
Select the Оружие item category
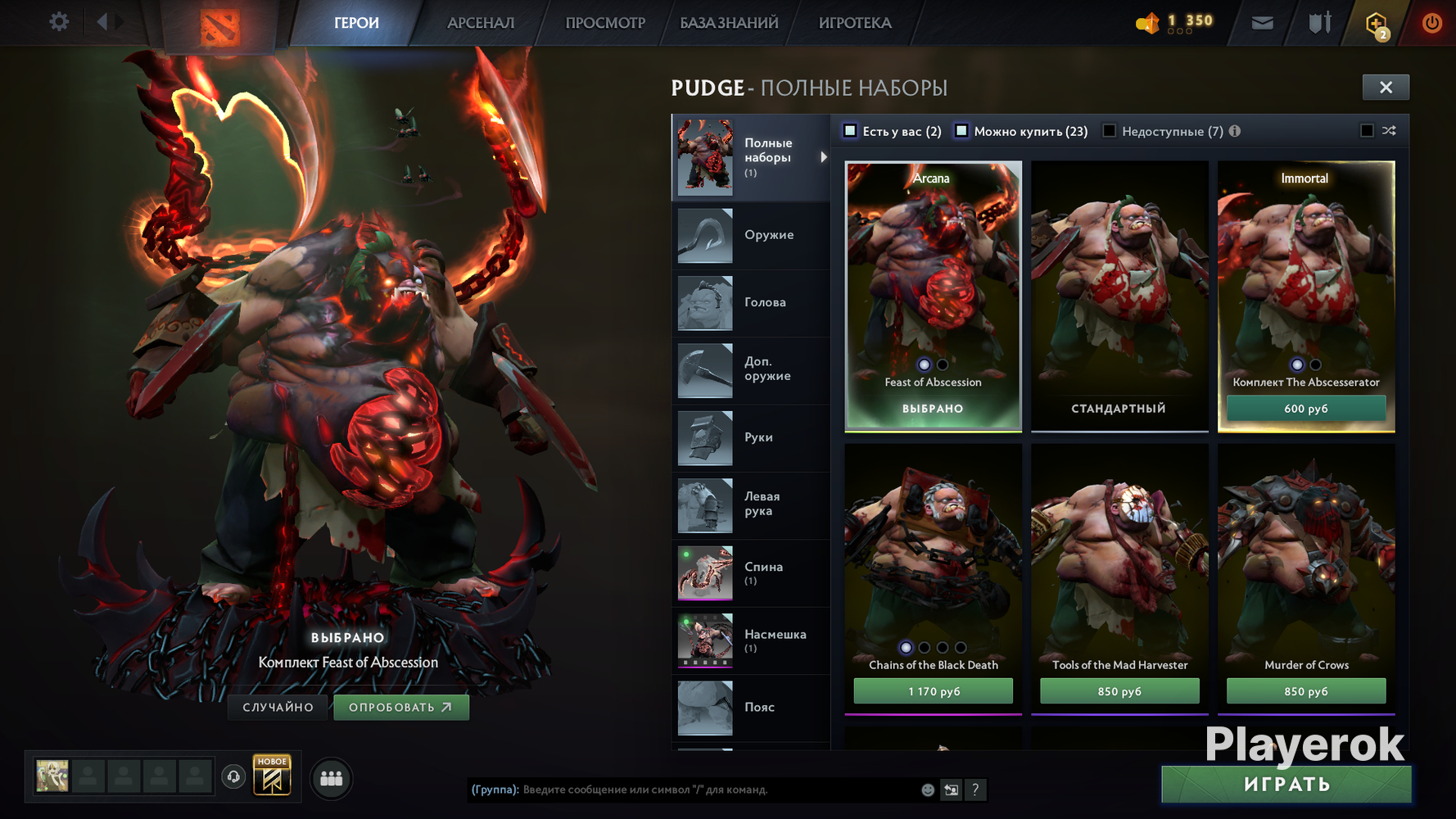point(751,236)
